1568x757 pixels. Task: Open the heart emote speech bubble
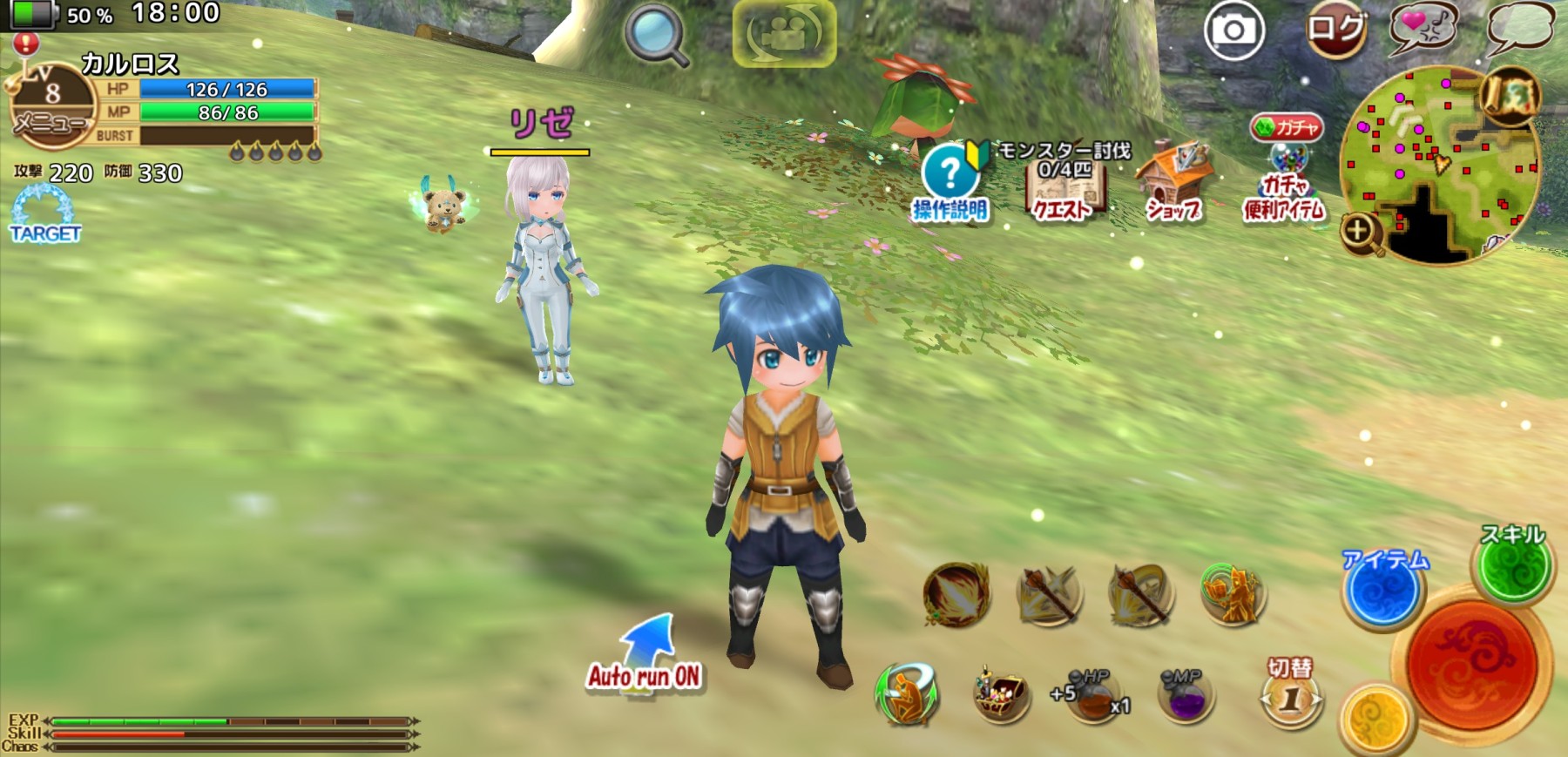point(1423,28)
